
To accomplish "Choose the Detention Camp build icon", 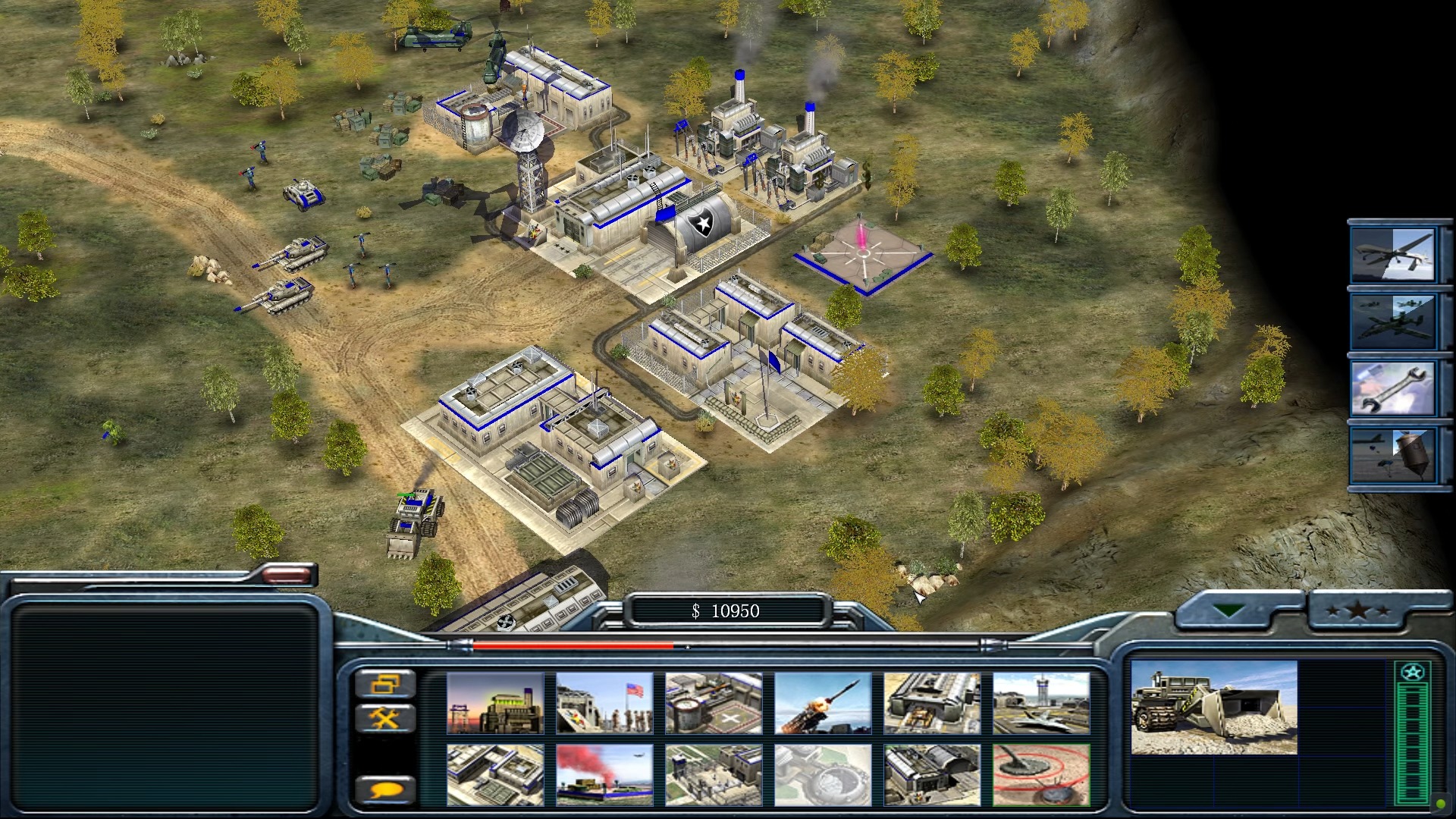I will tap(714, 774).
